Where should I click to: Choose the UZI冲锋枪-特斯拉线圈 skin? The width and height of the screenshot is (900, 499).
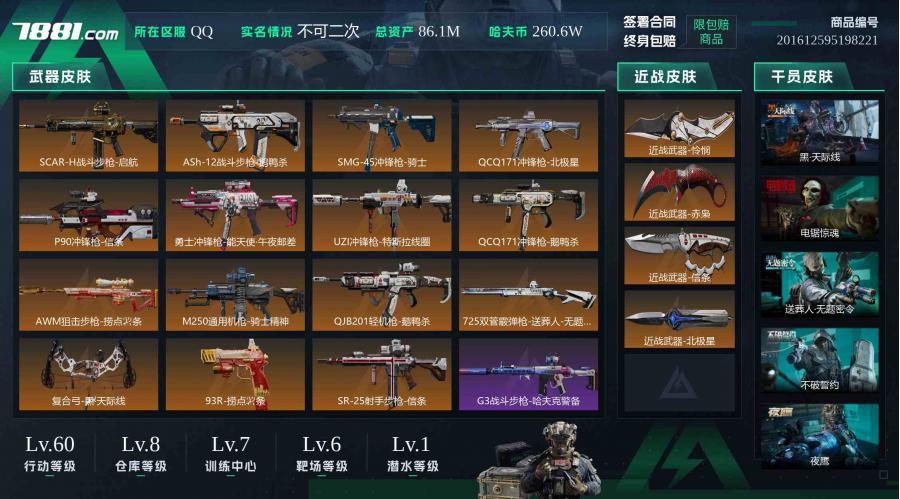pyautogui.click(x=381, y=214)
